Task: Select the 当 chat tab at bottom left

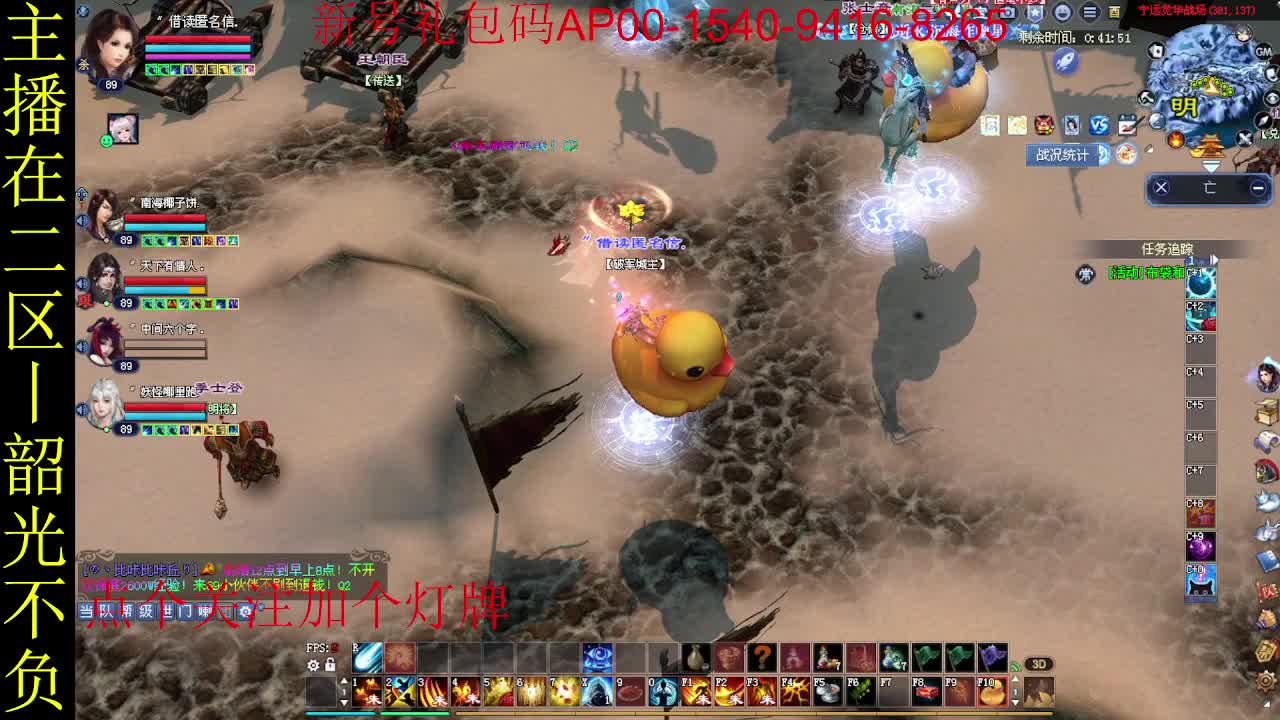Action: coord(87,610)
